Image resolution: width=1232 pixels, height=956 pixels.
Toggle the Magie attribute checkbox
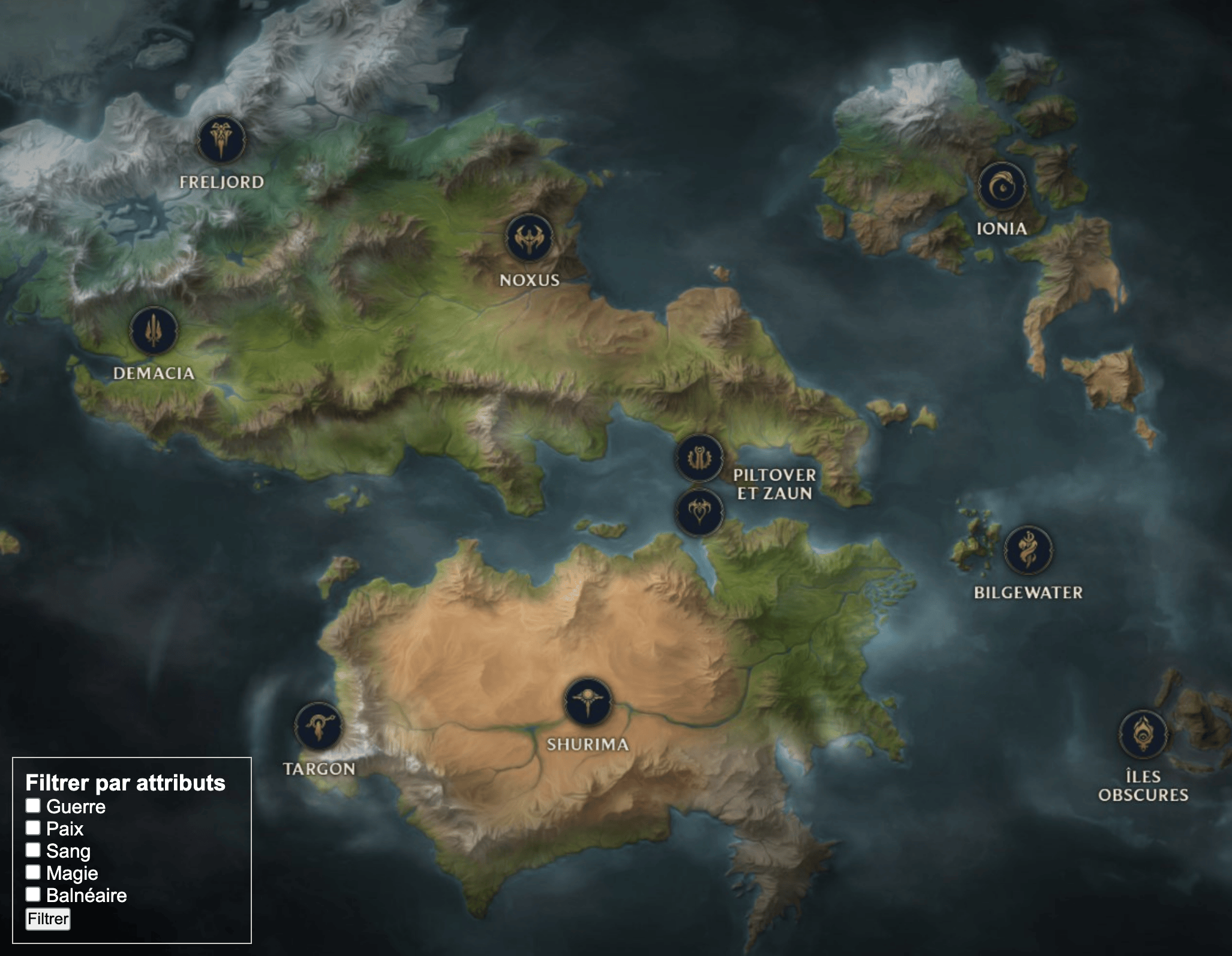(x=33, y=872)
